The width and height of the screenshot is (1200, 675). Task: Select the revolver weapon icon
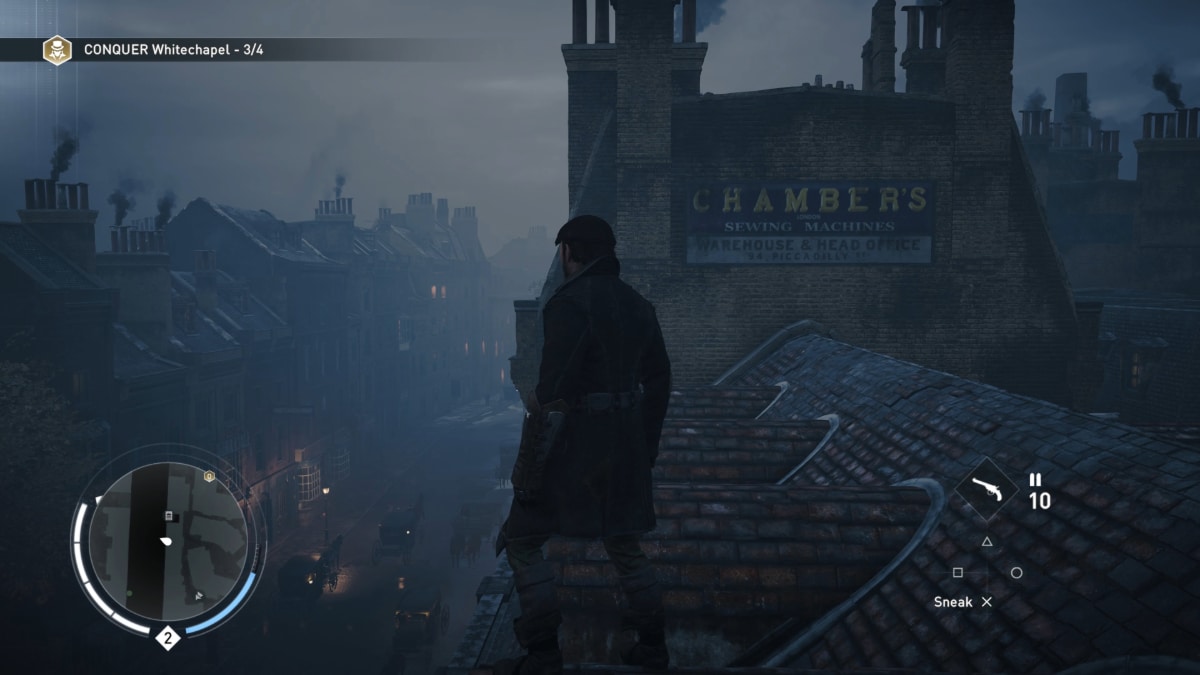[x=986, y=490]
